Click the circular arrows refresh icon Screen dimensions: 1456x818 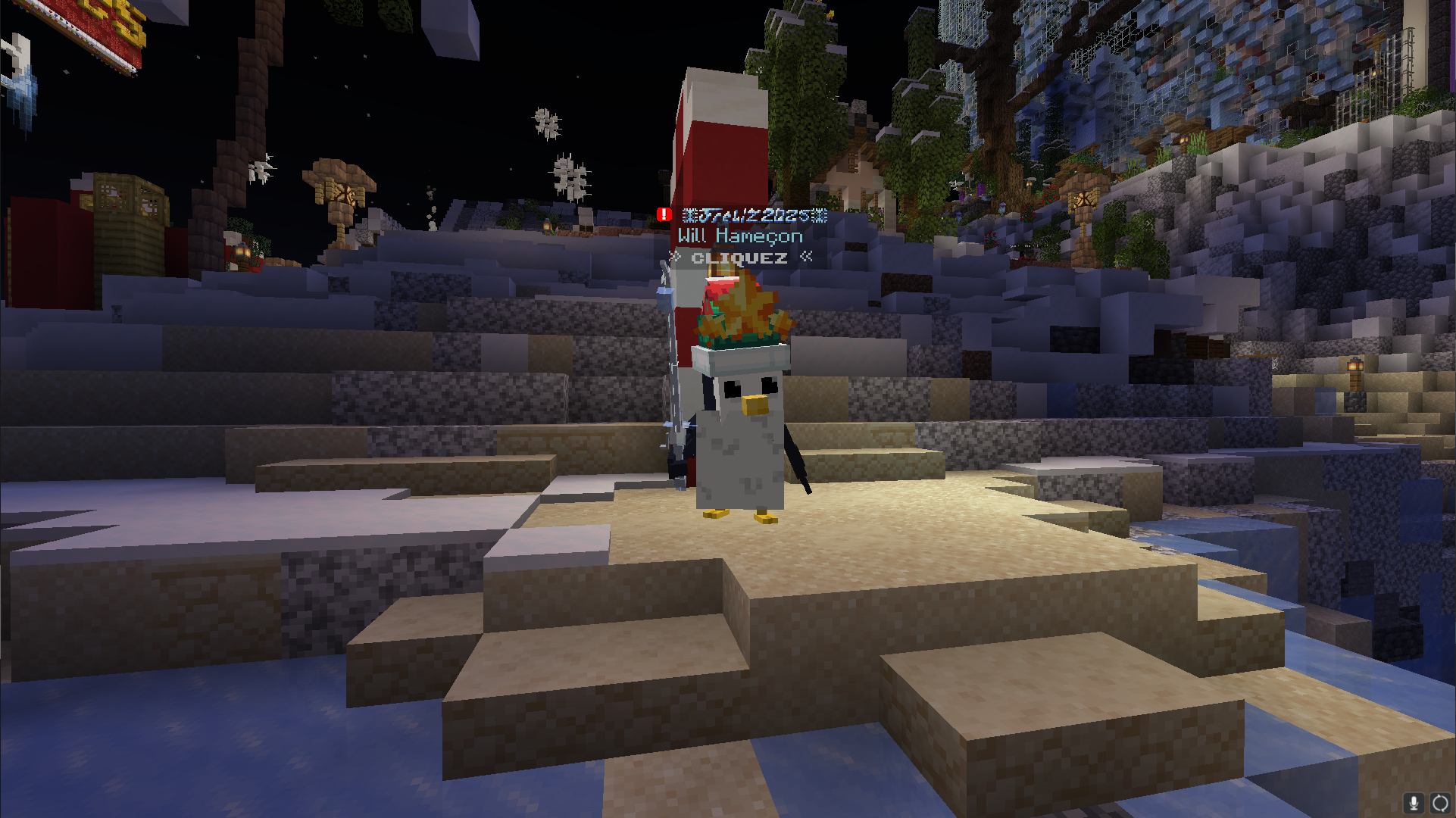pyautogui.click(x=1440, y=803)
